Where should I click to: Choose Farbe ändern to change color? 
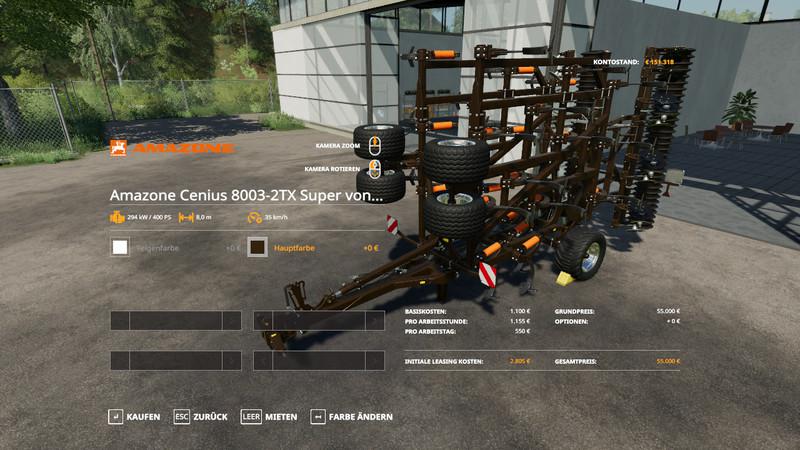pyautogui.click(x=351, y=416)
